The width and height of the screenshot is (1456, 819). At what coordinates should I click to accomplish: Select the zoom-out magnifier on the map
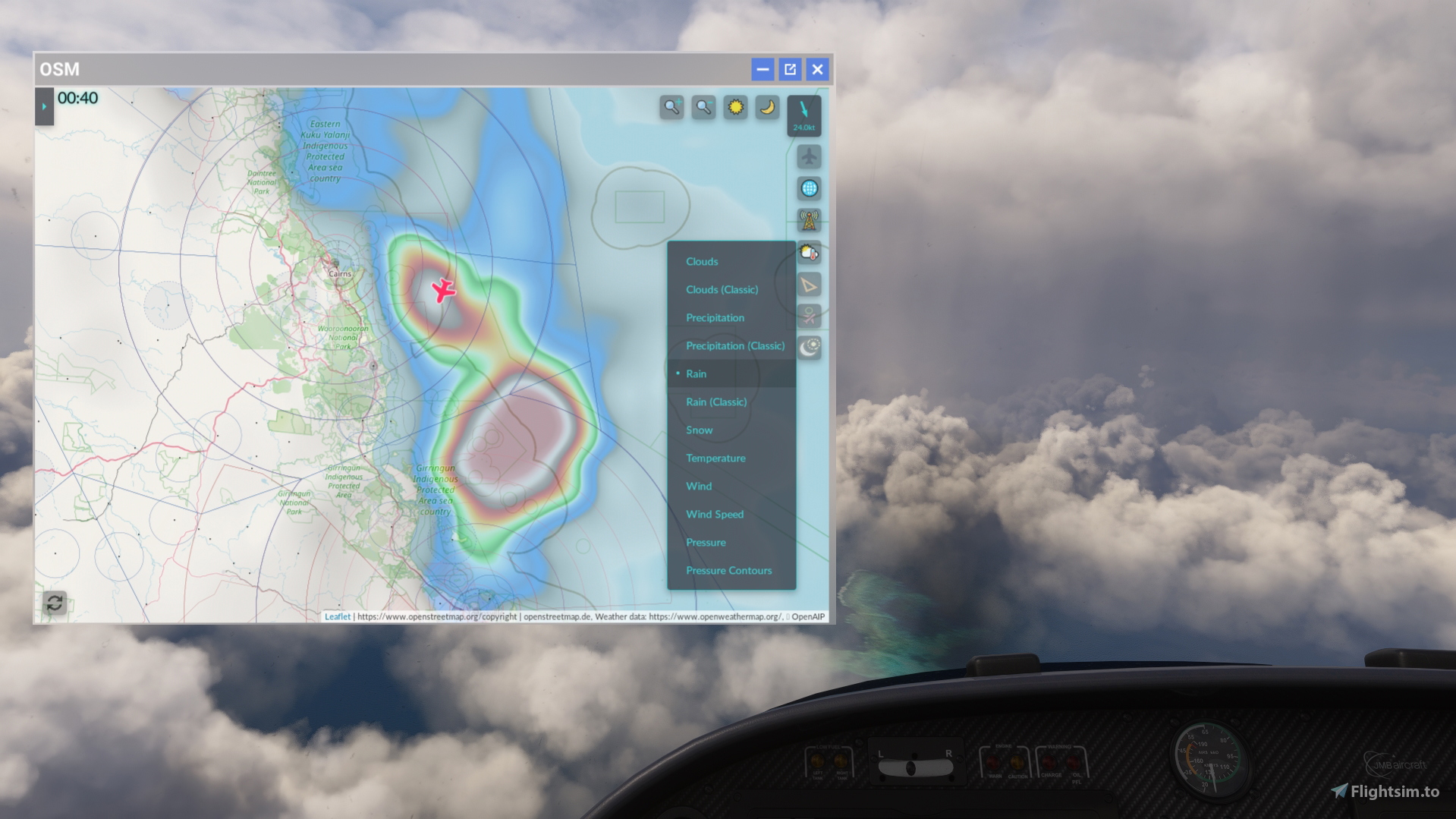702,107
